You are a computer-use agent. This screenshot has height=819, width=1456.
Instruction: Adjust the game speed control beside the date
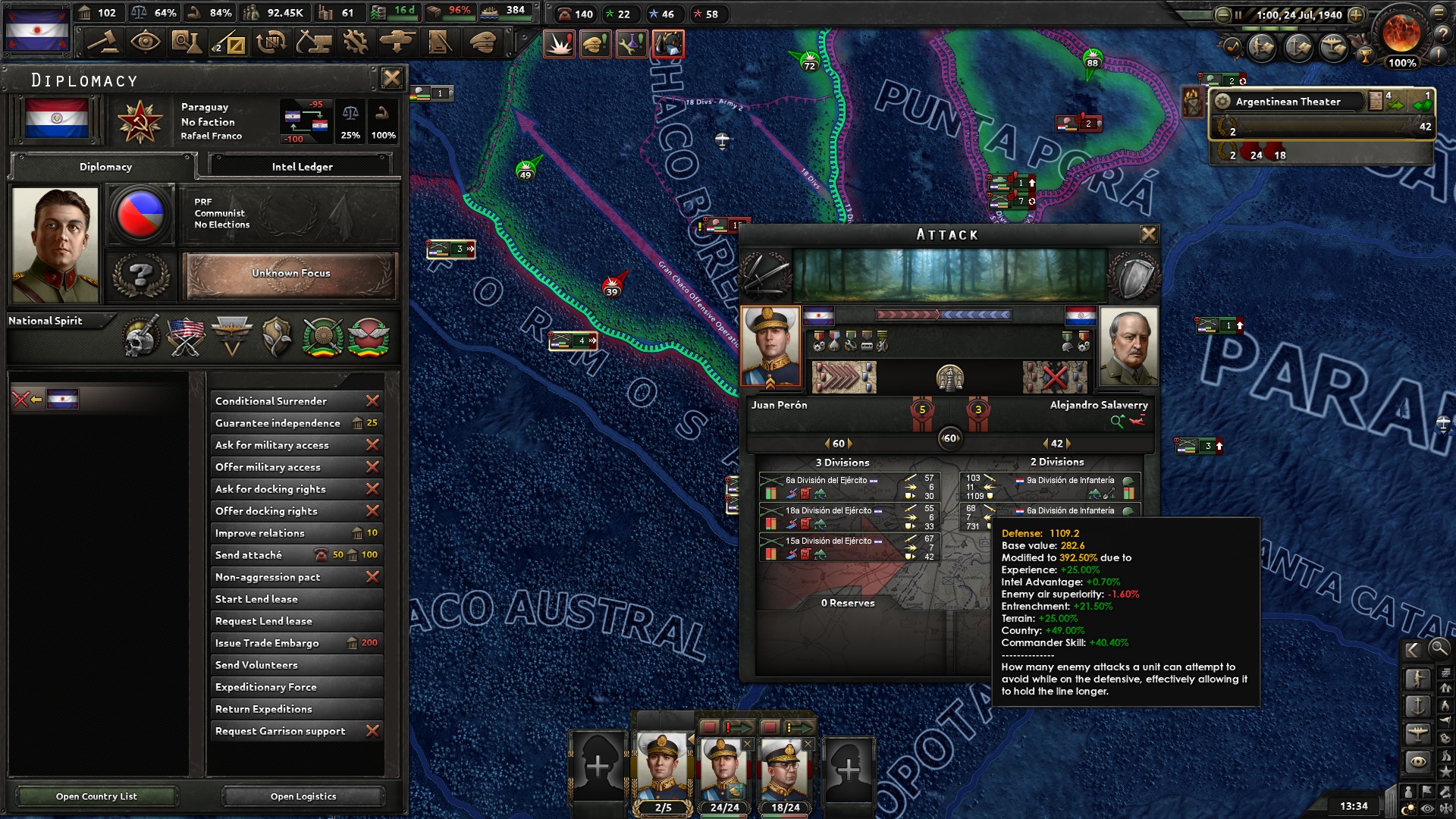(x=1356, y=14)
